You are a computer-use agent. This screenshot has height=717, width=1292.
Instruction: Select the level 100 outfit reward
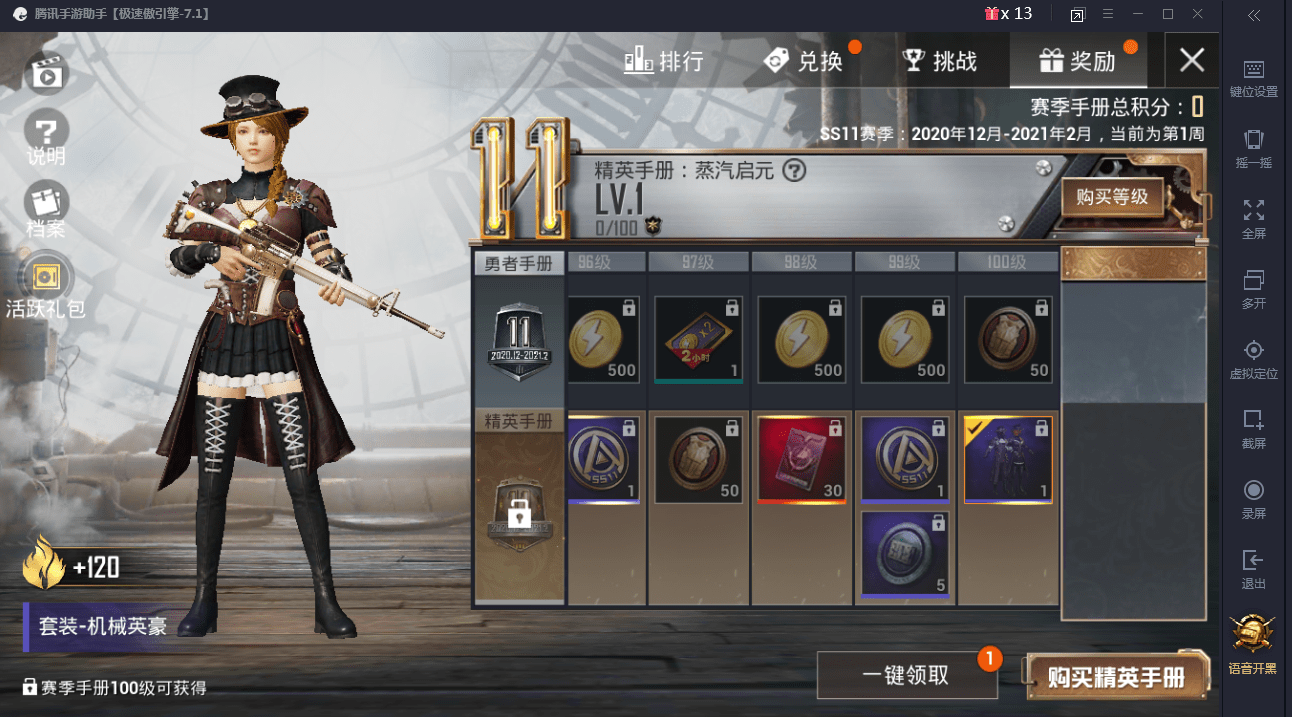(x=1008, y=460)
